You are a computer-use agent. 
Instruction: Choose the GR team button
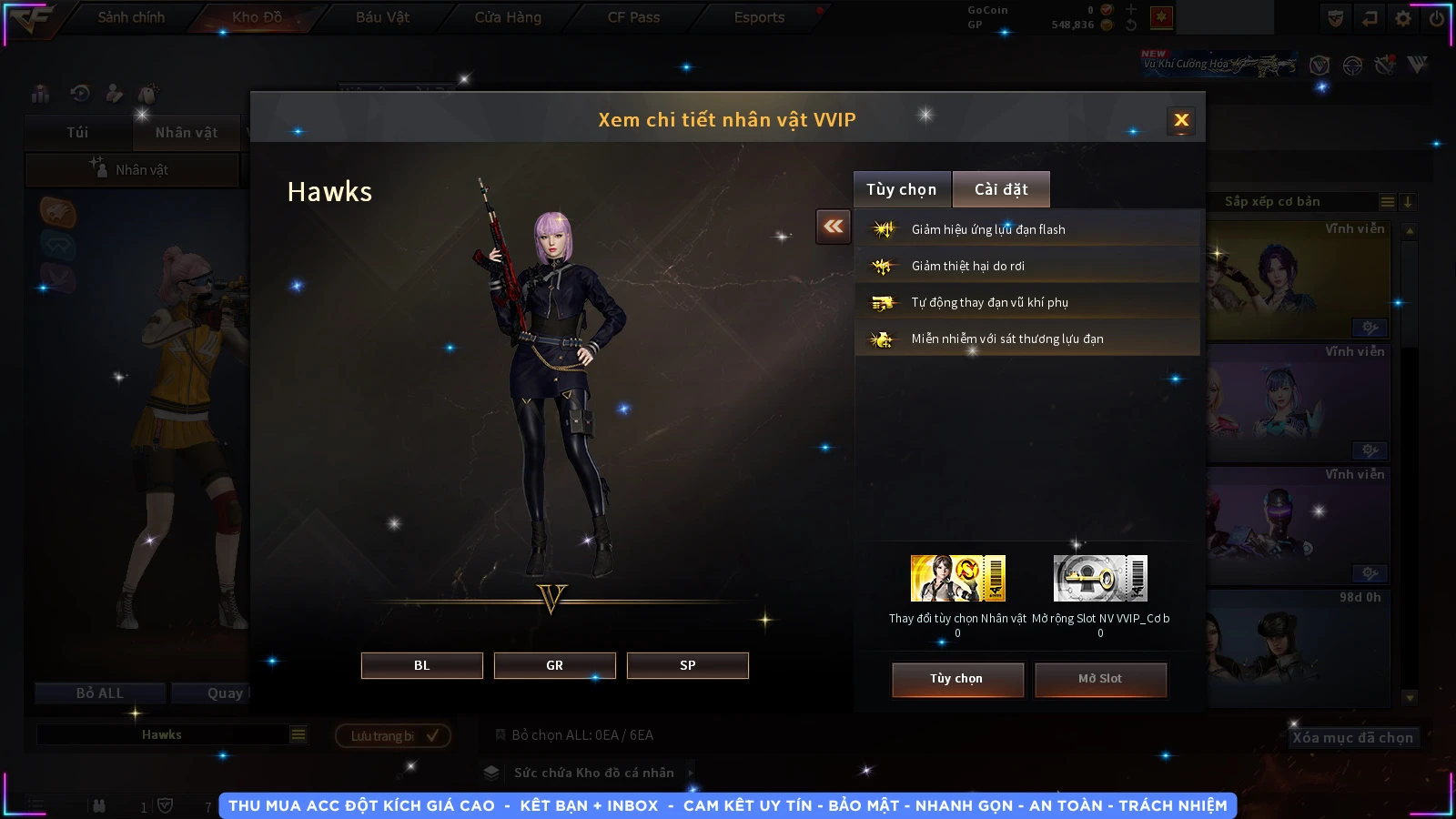554,665
